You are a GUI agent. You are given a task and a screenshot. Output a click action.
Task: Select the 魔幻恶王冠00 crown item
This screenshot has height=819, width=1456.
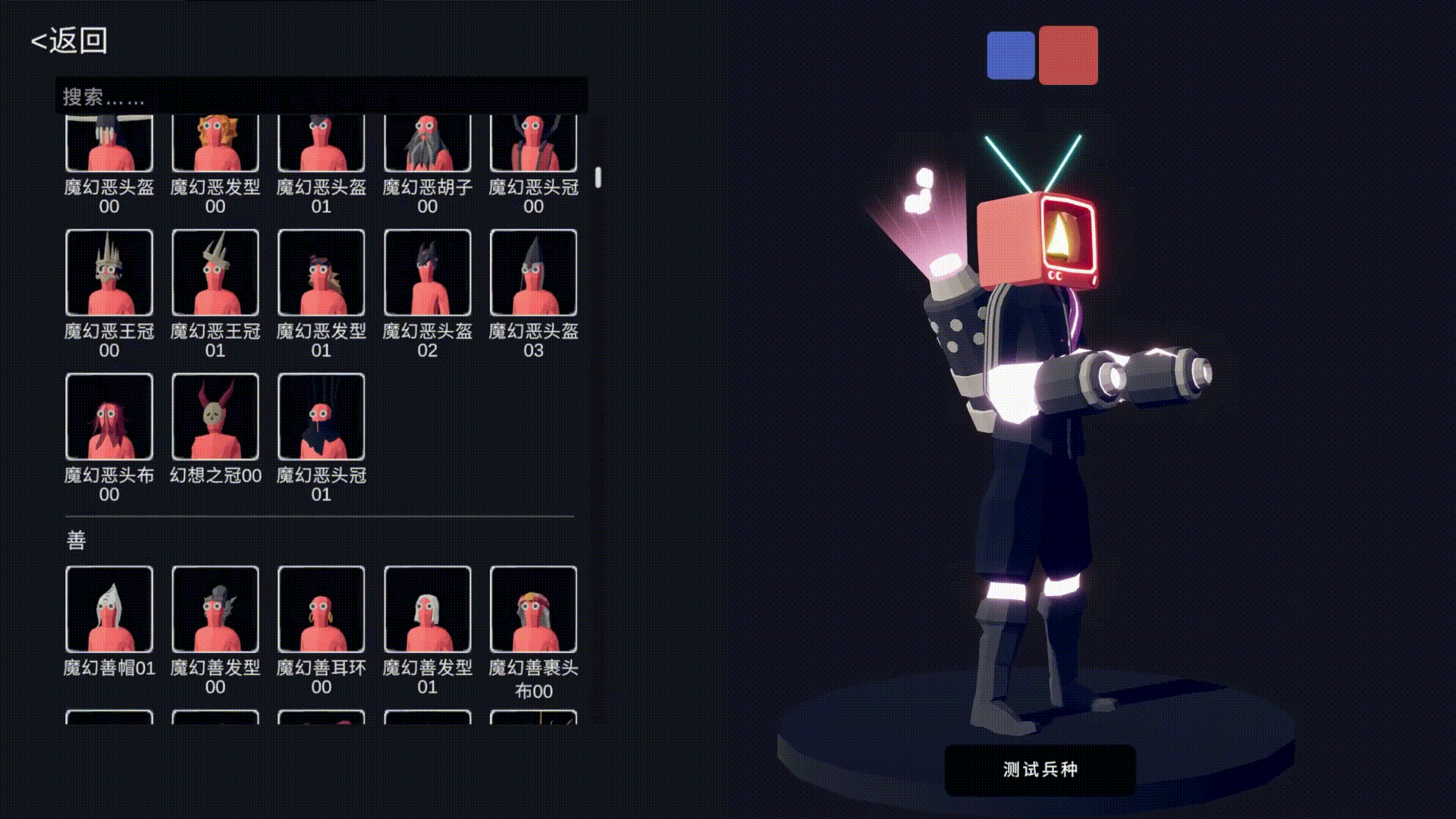coord(110,273)
